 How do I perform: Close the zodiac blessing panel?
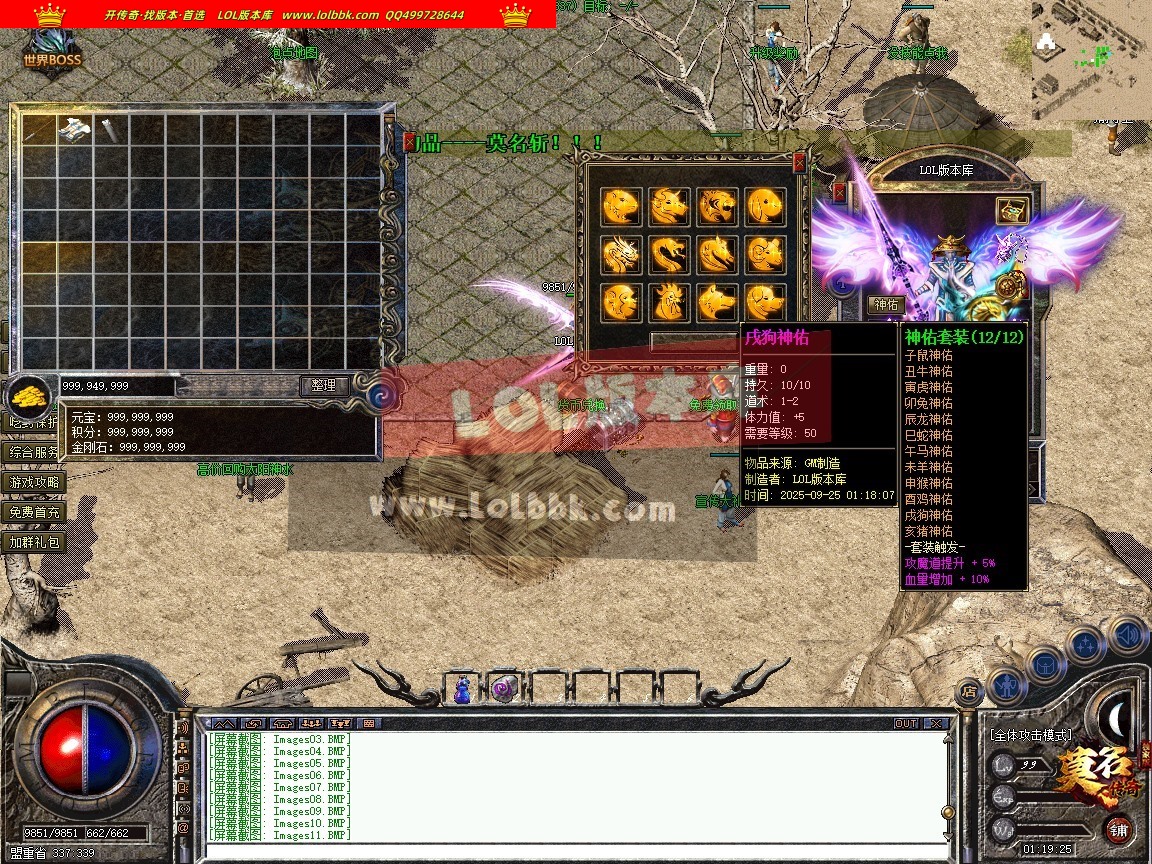(x=799, y=161)
